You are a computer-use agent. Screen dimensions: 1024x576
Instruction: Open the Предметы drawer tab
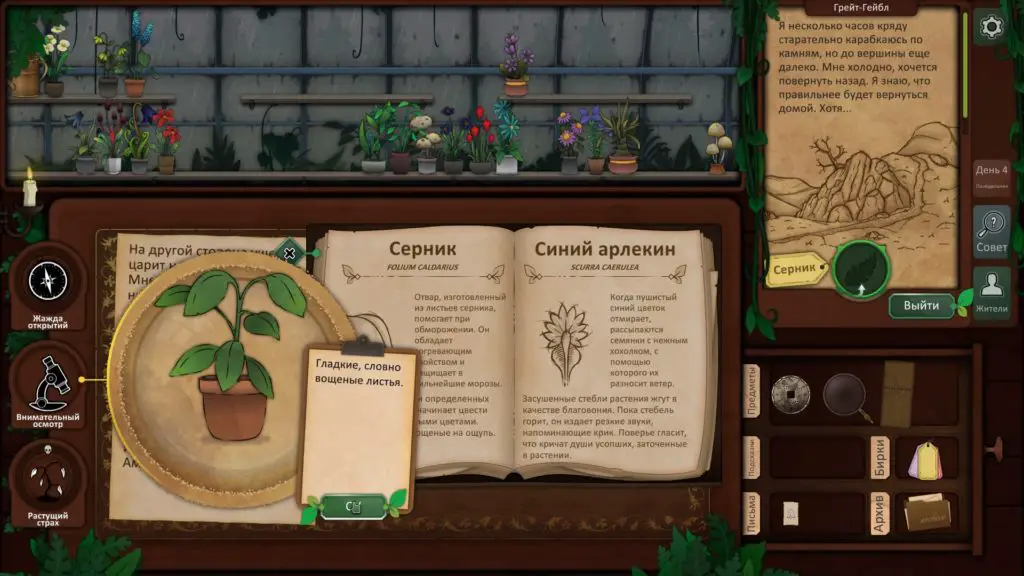[754, 392]
